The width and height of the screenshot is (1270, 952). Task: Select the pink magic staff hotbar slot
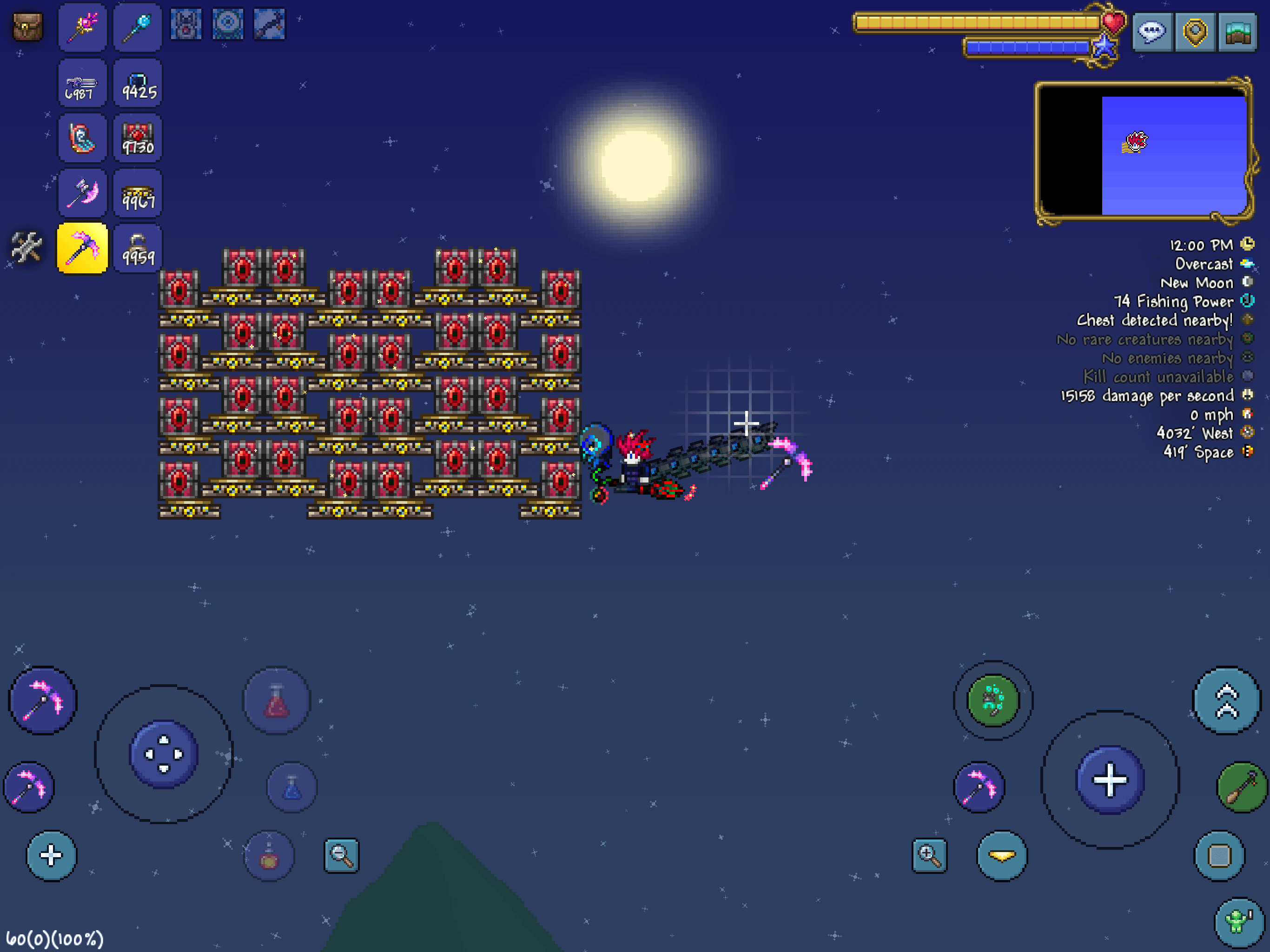click(82, 27)
